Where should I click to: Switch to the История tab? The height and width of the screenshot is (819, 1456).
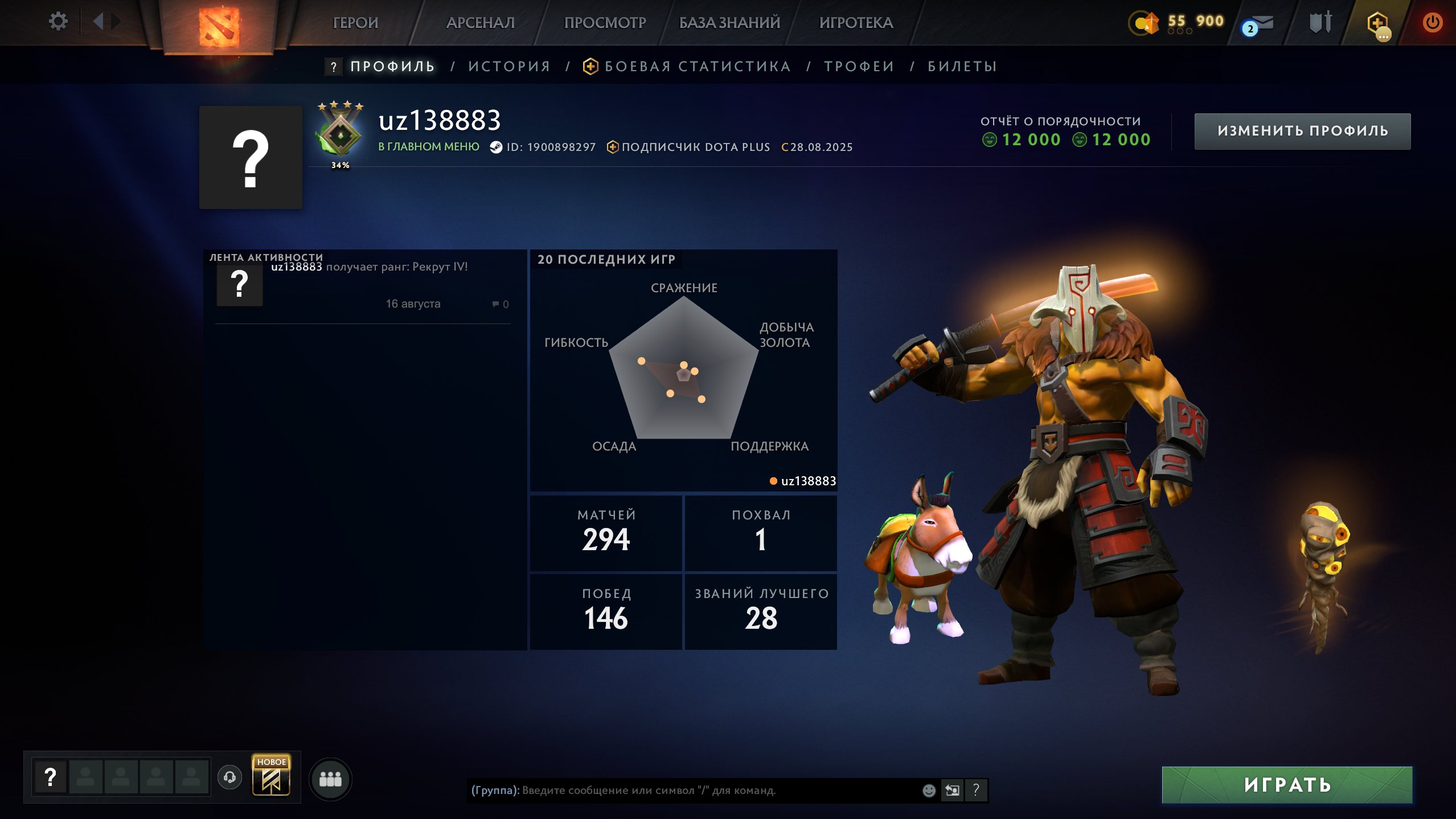(509, 67)
